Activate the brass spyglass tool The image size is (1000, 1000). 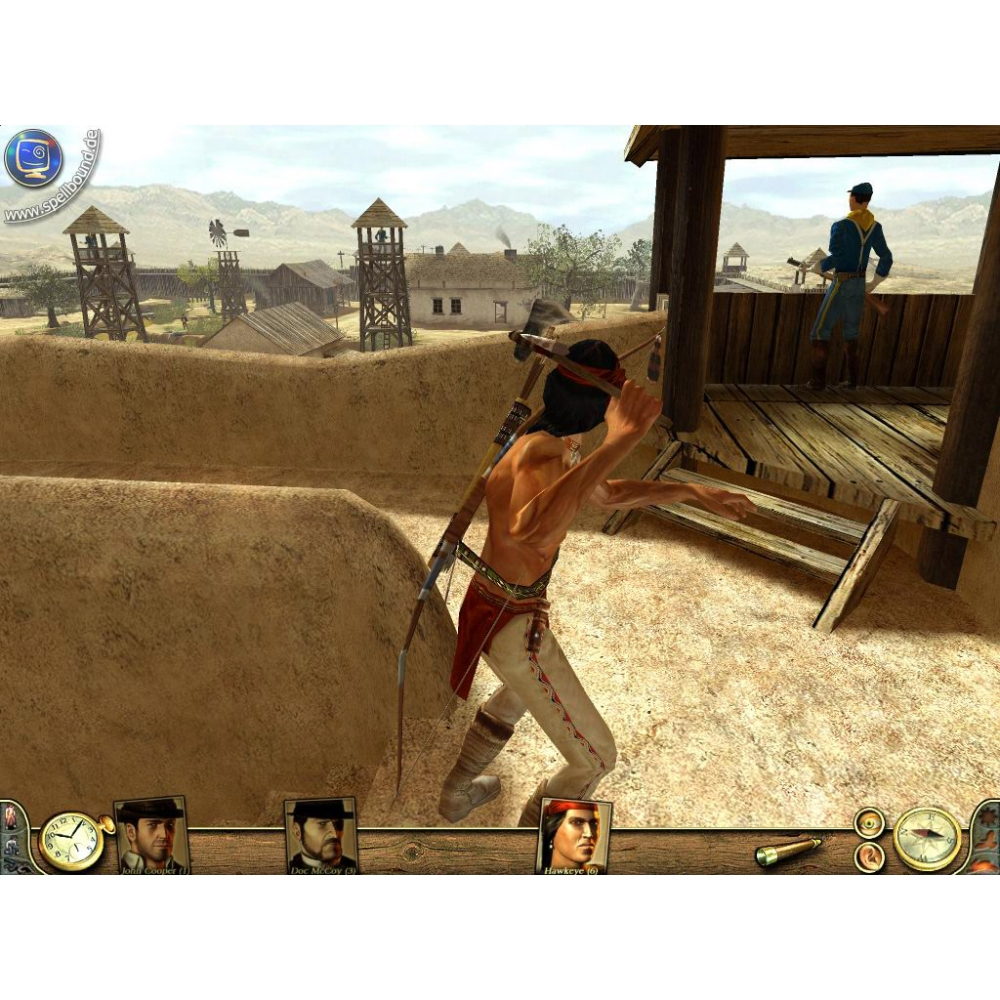tap(788, 851)
